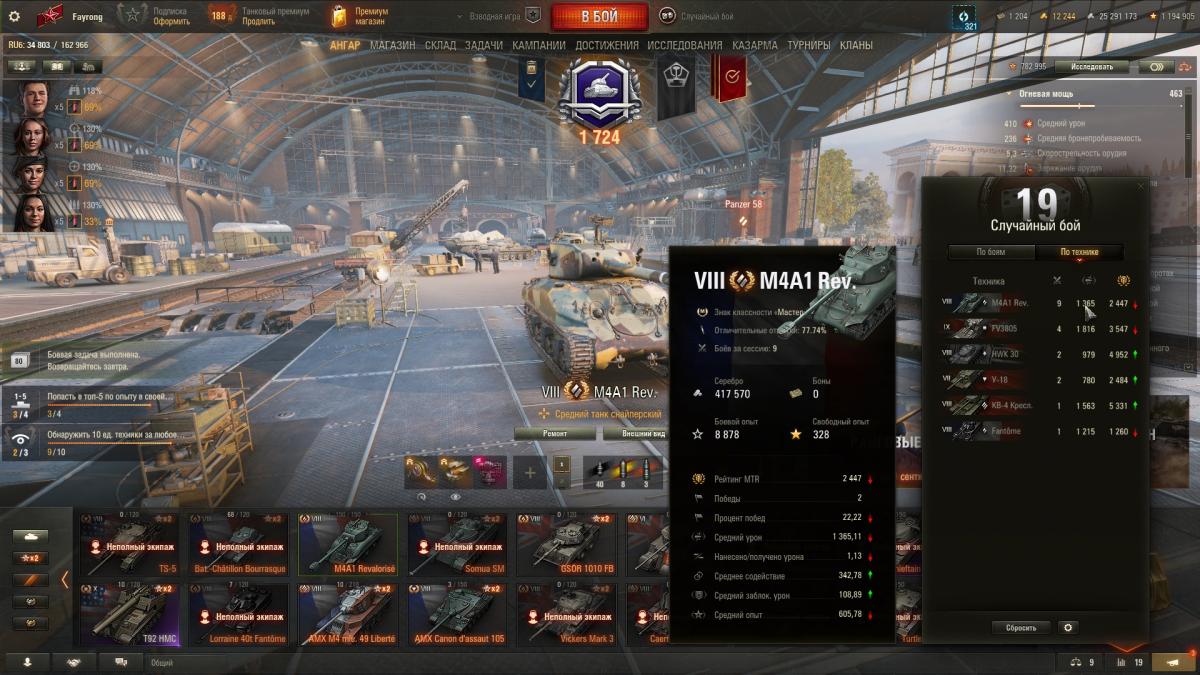Screen dimensions: 1200x675
Task: Click the Ремонт button
Action: pos(555,433)
